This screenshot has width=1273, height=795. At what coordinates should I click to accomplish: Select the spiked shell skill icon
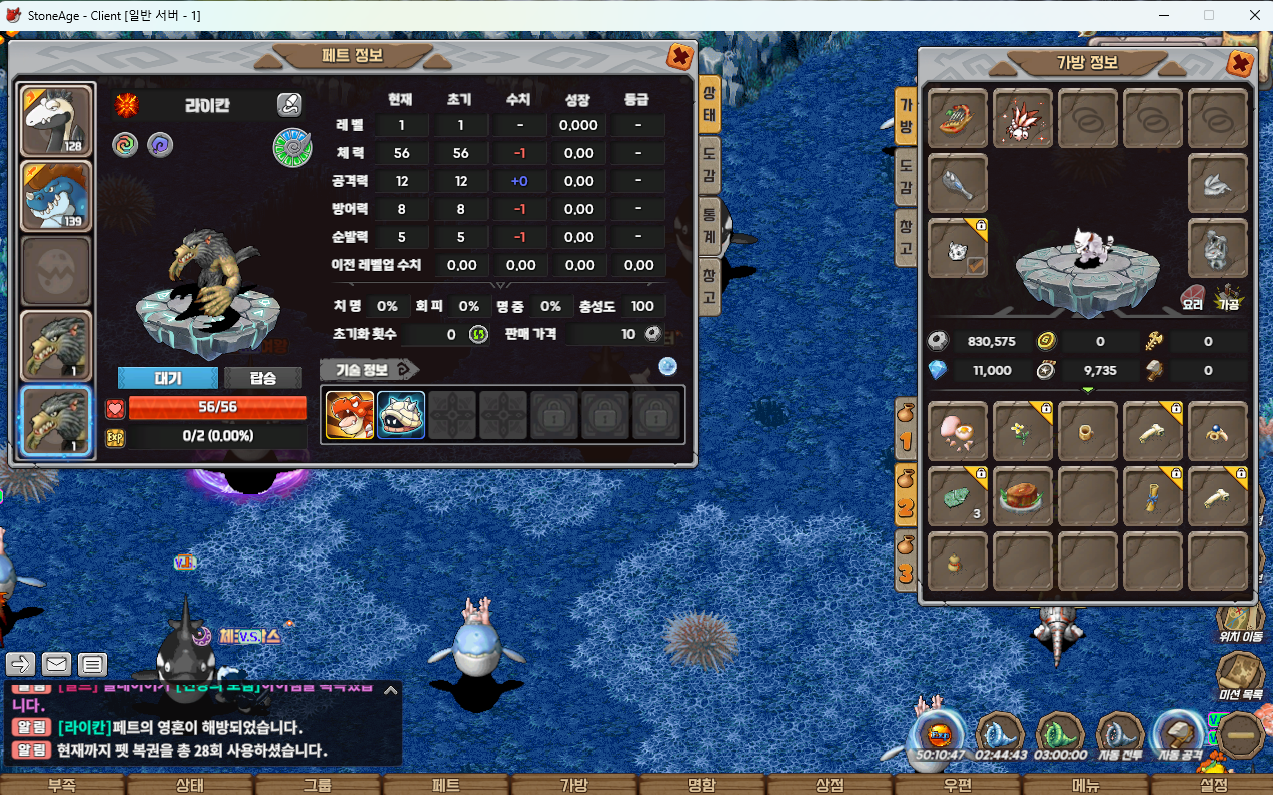pyautogui.click(x=401, y=415)
